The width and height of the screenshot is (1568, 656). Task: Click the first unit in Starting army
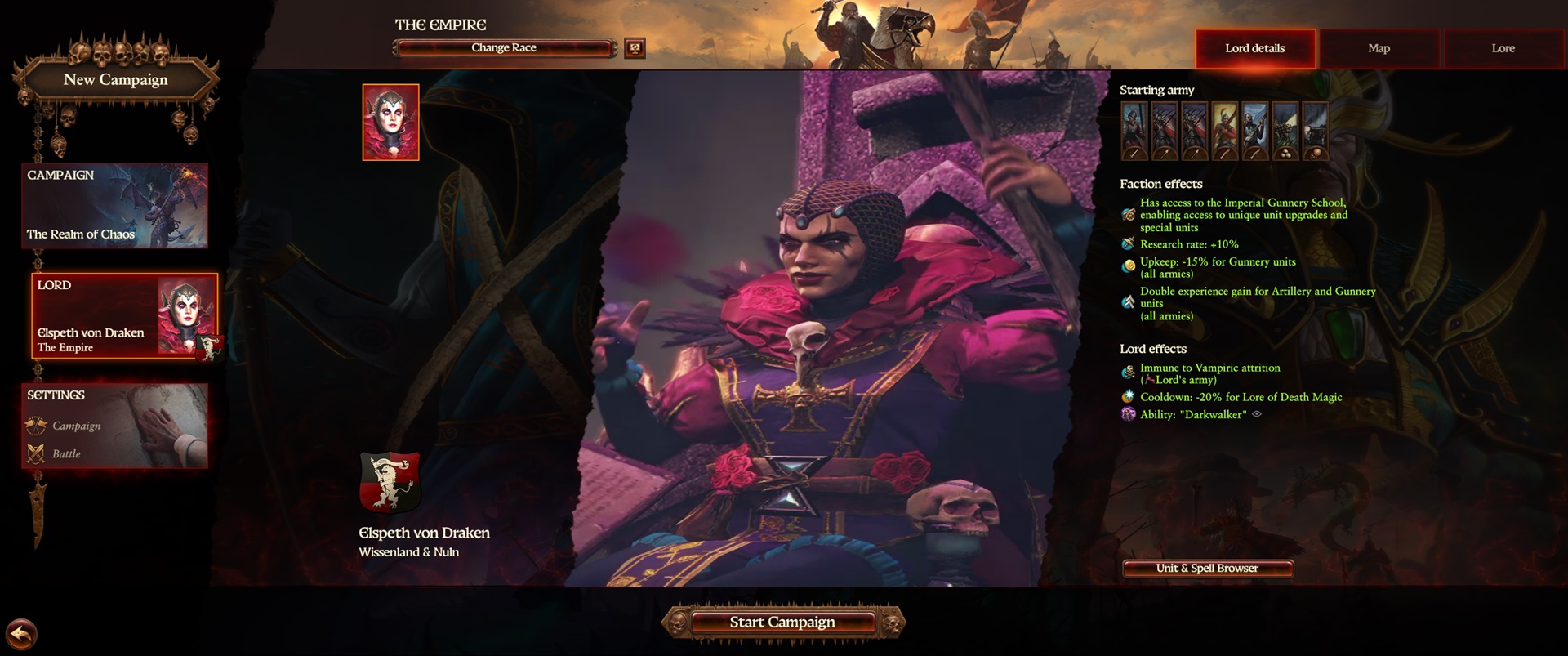click(x=1135, y=131)
